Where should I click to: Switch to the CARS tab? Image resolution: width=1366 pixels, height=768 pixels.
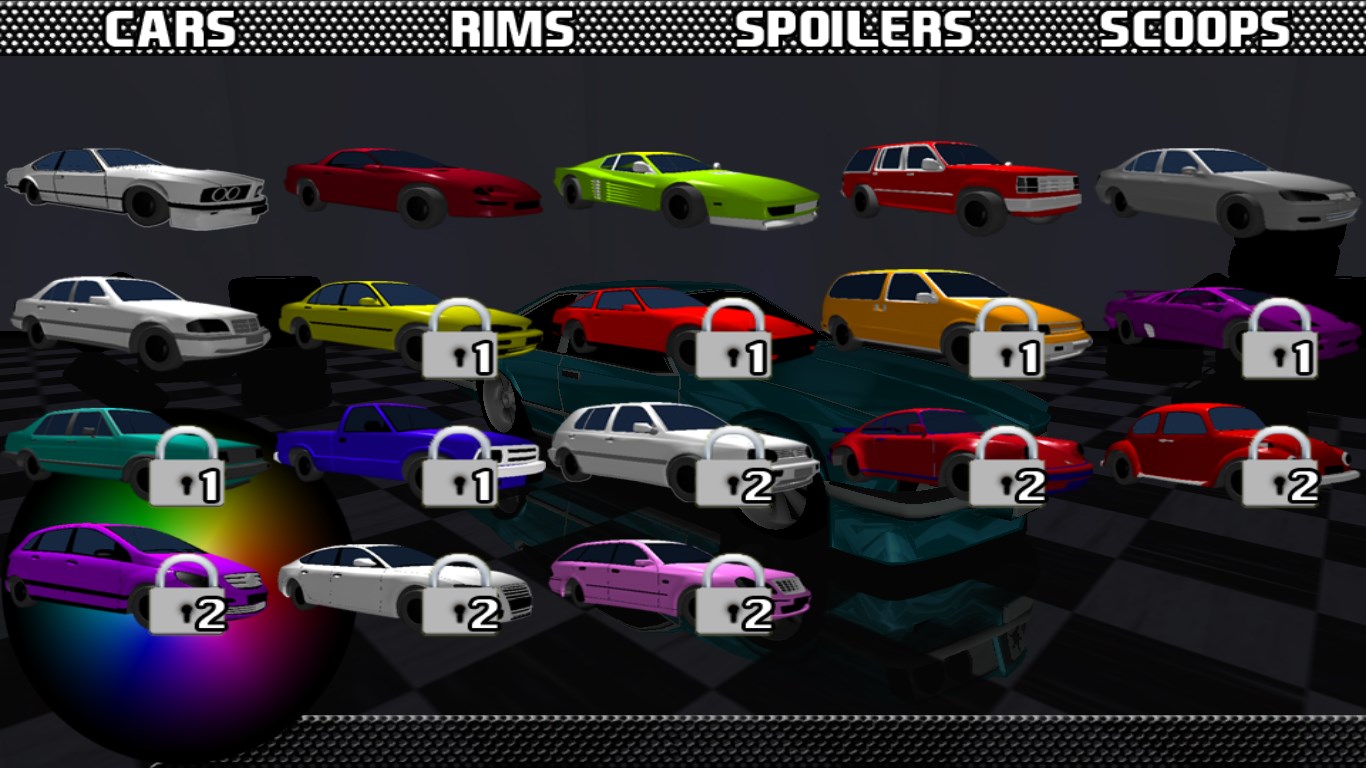(x=170, y=30)
